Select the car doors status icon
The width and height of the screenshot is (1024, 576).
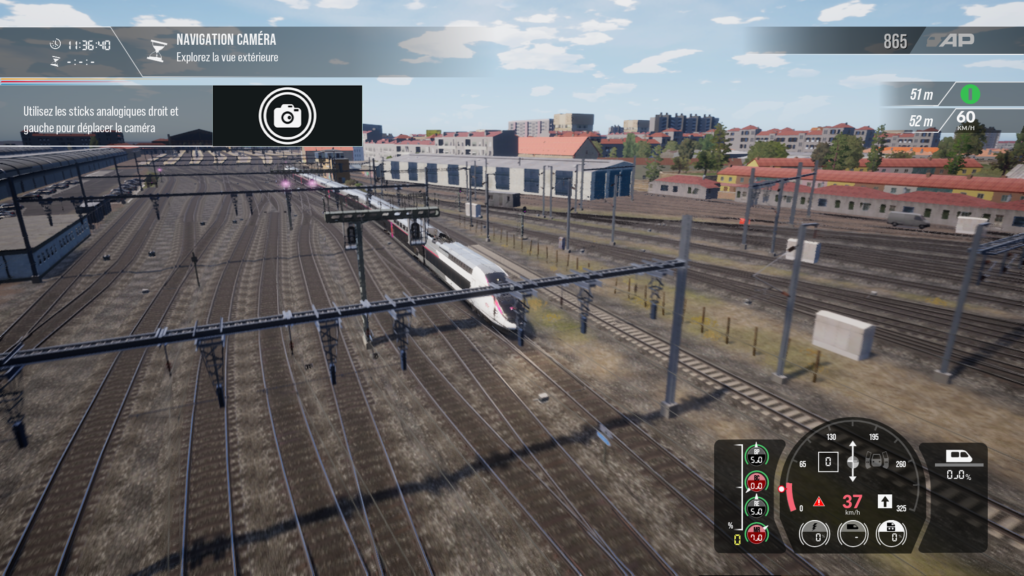pos(877,462)
